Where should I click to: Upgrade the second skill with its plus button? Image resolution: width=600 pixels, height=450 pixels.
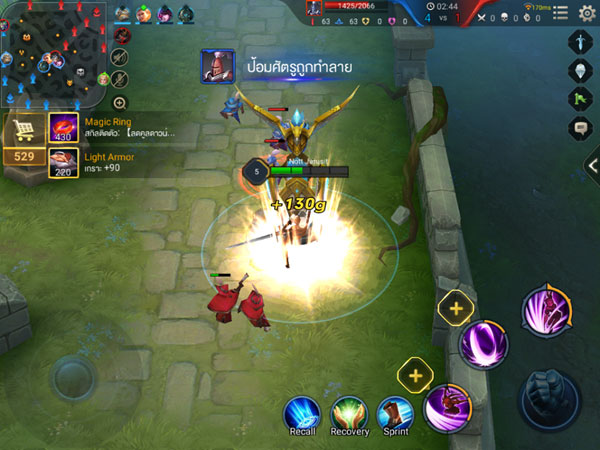pyautogui.click(x=456, y=309)
